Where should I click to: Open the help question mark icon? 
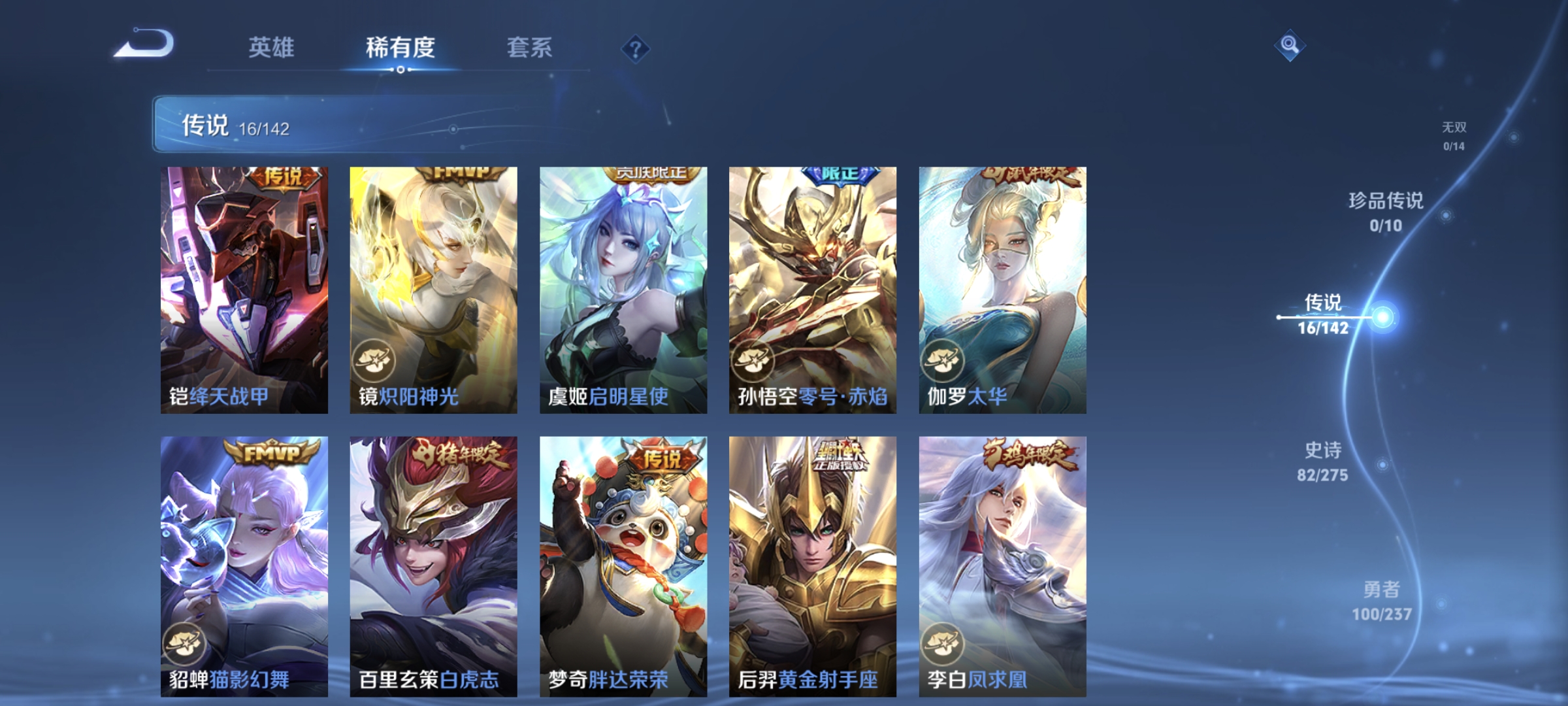pos(637,48)
